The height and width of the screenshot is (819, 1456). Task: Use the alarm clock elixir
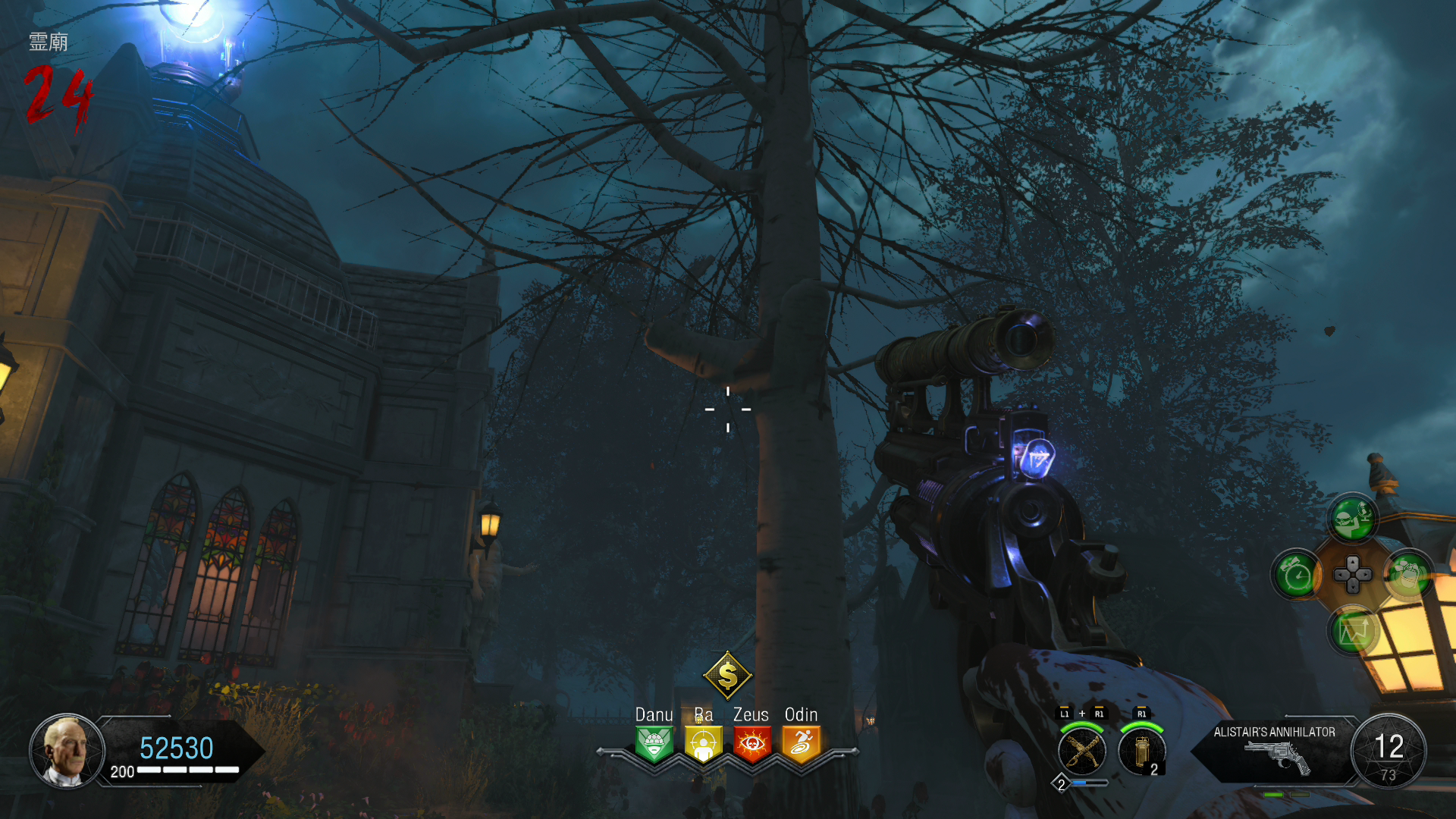pos(1298,576)
